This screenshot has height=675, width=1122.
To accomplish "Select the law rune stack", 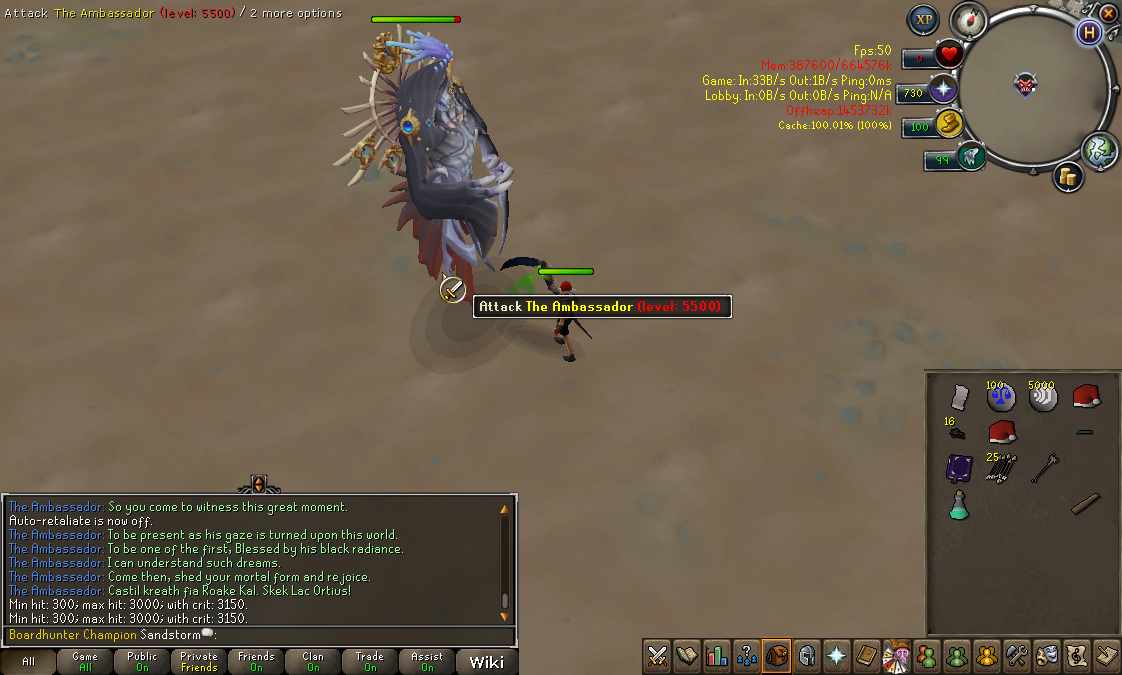I will click(1001, 396).
